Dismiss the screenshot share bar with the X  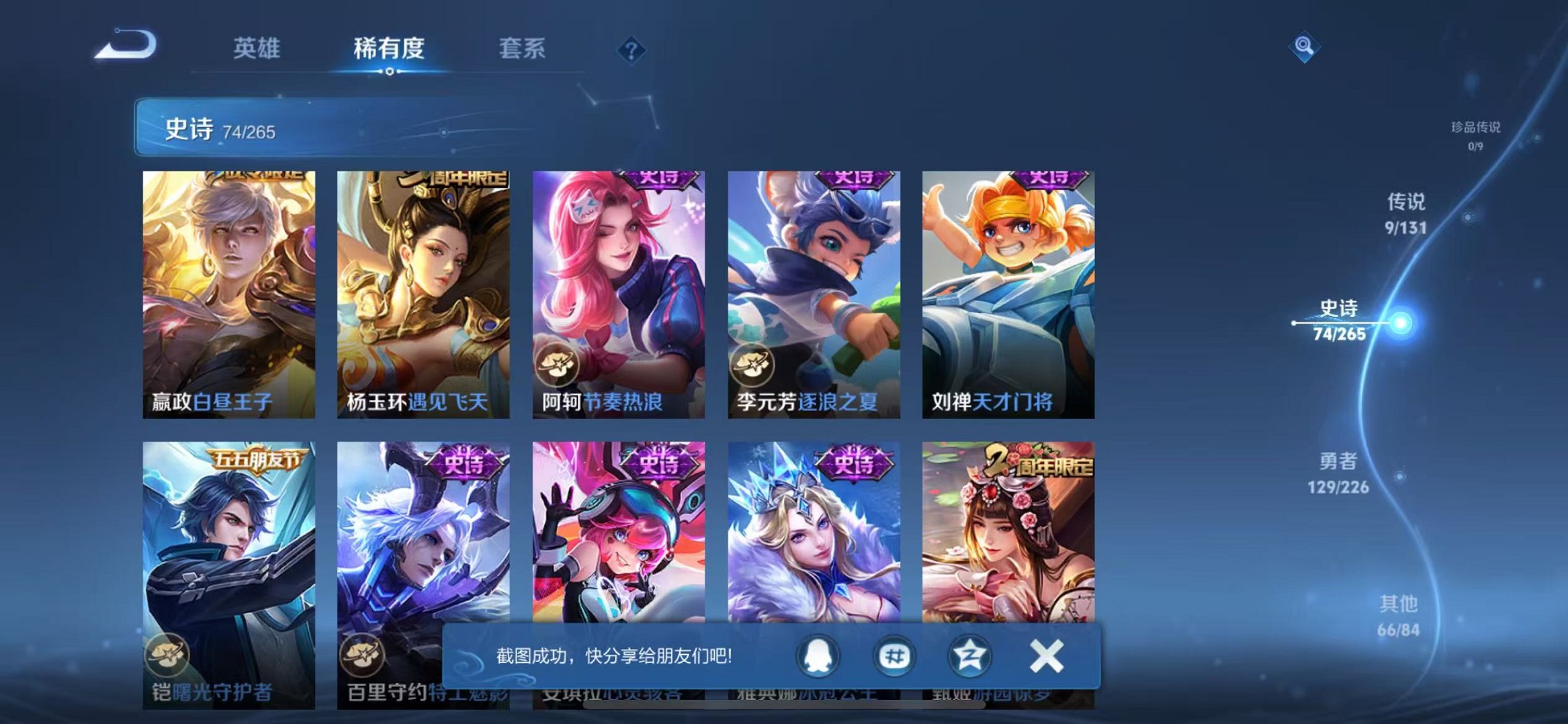1045,656
